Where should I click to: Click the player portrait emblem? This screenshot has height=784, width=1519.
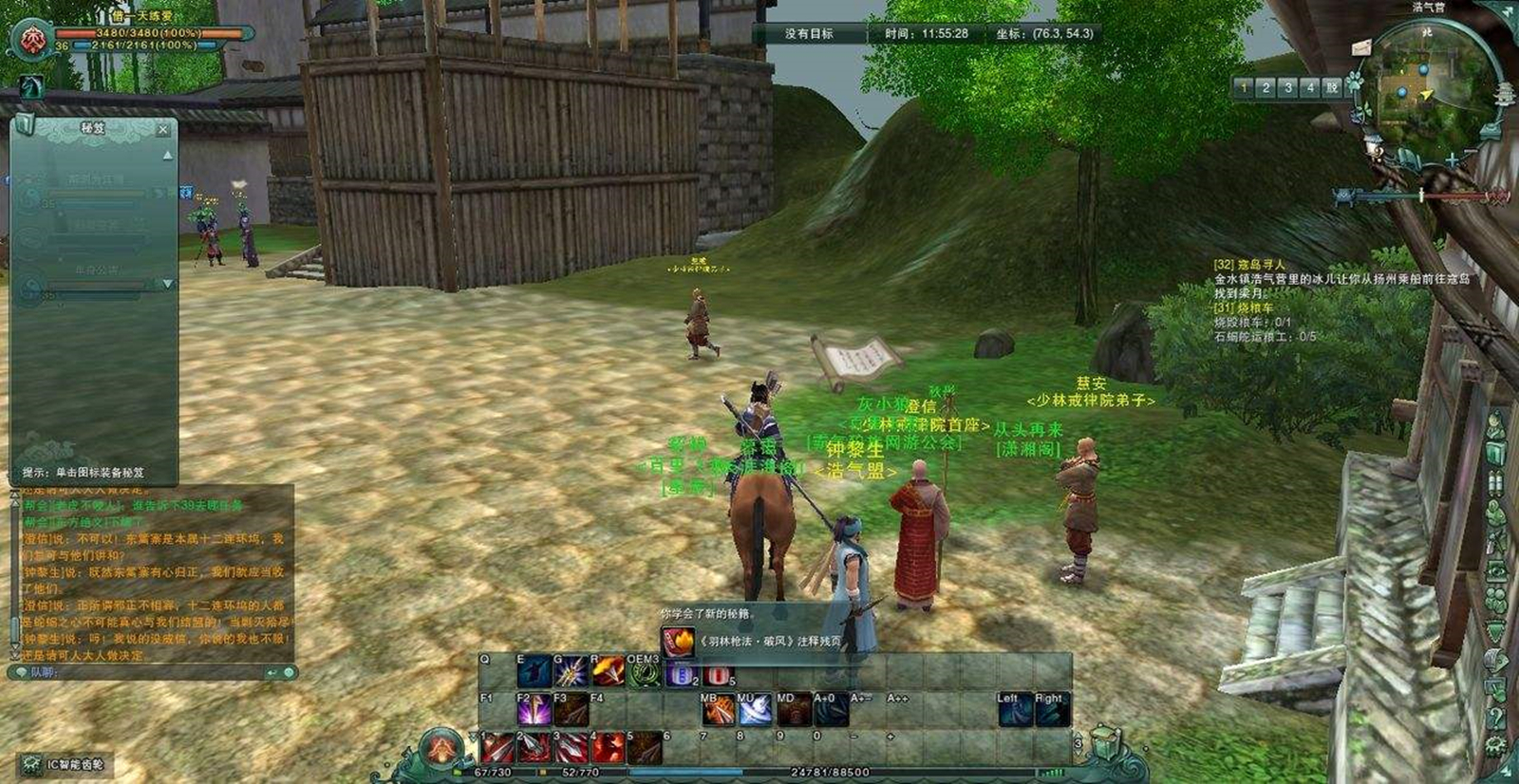31,41
